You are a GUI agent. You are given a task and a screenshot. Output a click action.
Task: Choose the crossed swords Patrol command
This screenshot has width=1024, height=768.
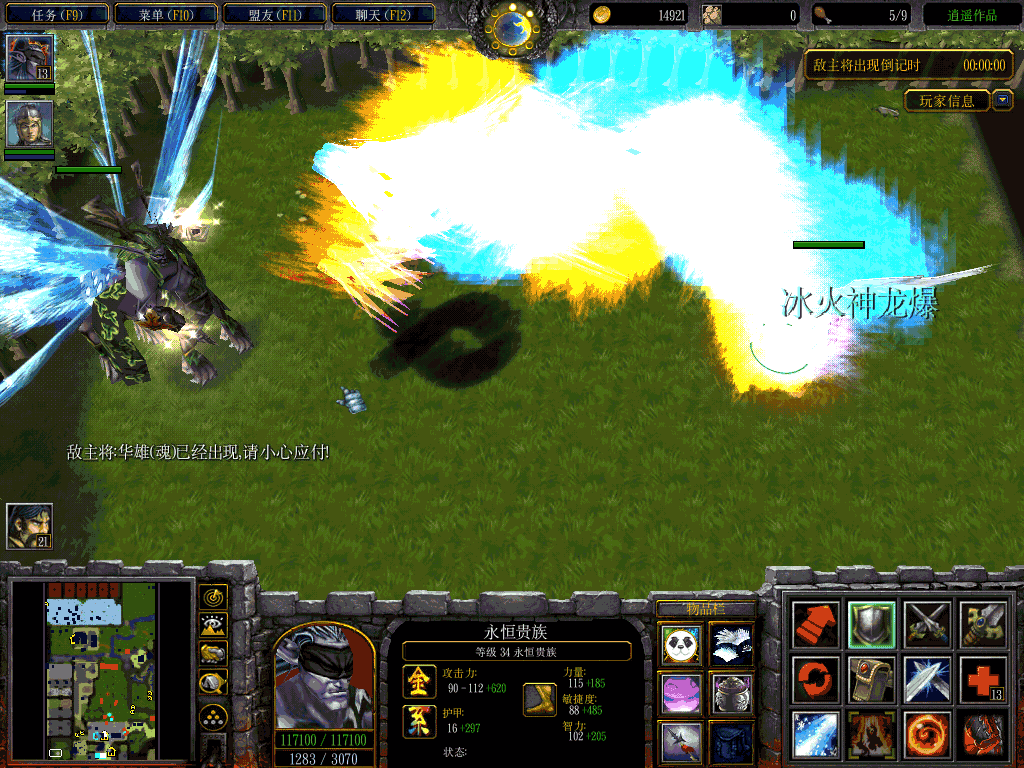click(926, 624)
